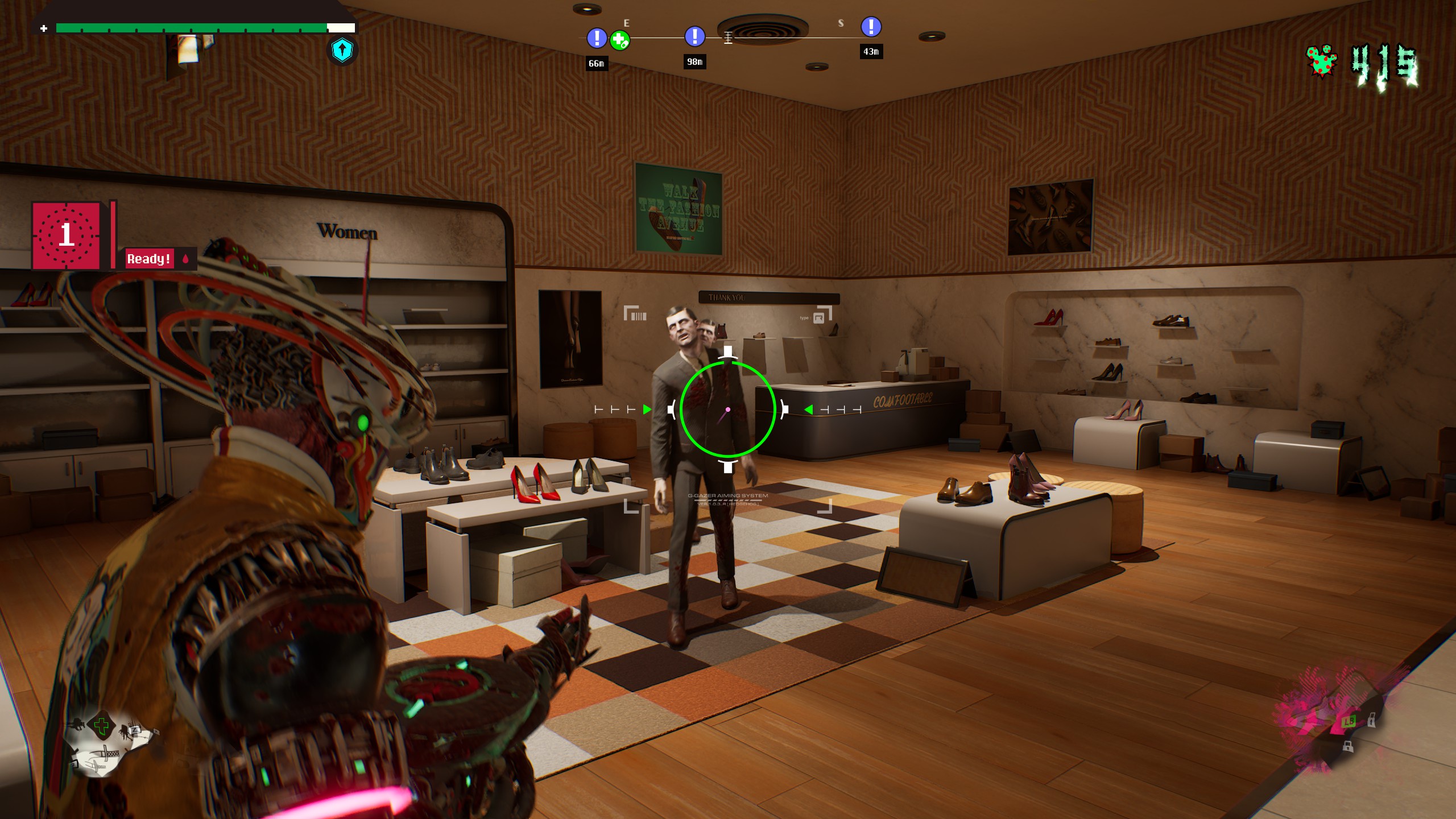Image resolution: width=1456 pixels, height=819 pixels.
Task: Select the blue objective marker labeled 43m
Action: click(x=871, y=27)
